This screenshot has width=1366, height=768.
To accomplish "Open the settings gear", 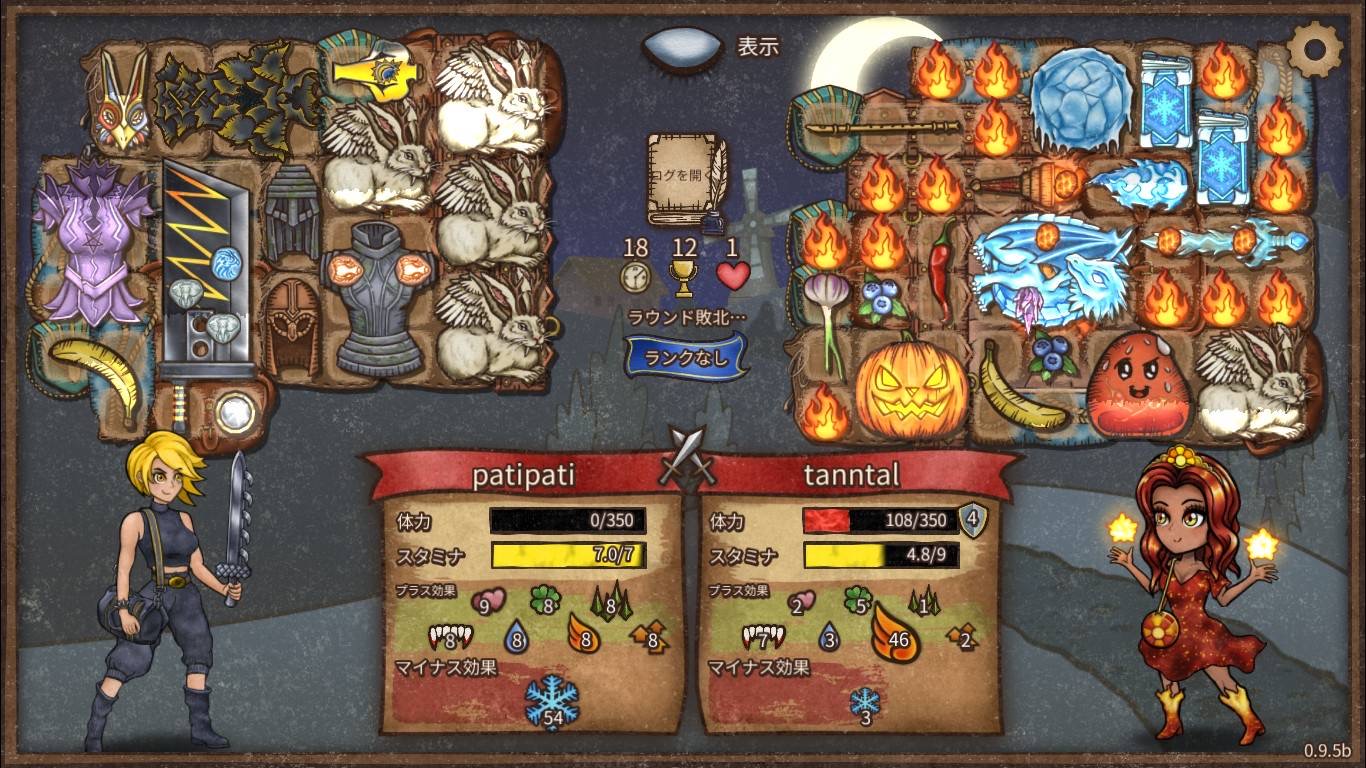I will [1315, 46].
